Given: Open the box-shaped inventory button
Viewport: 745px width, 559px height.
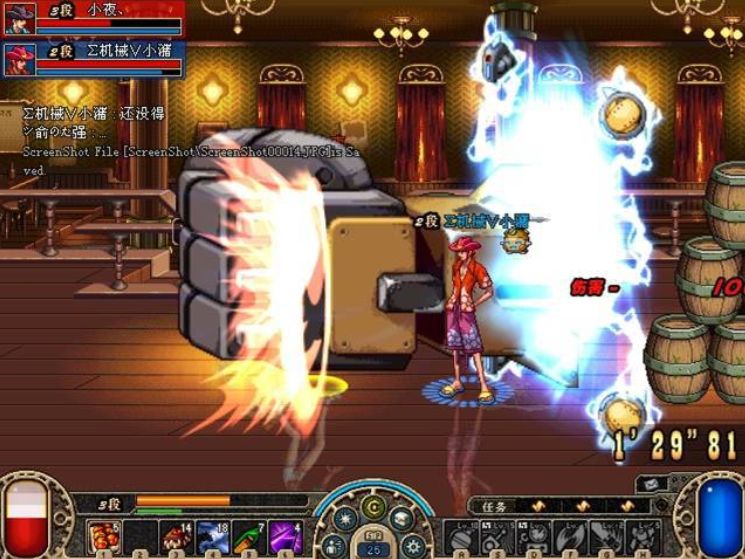Looking at the screenshot, I should (x=402, y=519).
